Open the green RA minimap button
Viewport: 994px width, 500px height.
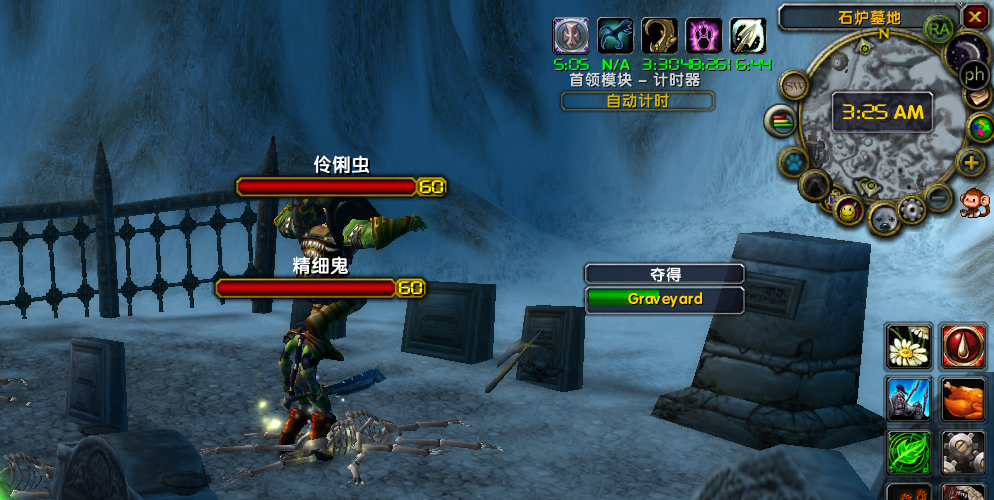[x=939, y=29]
